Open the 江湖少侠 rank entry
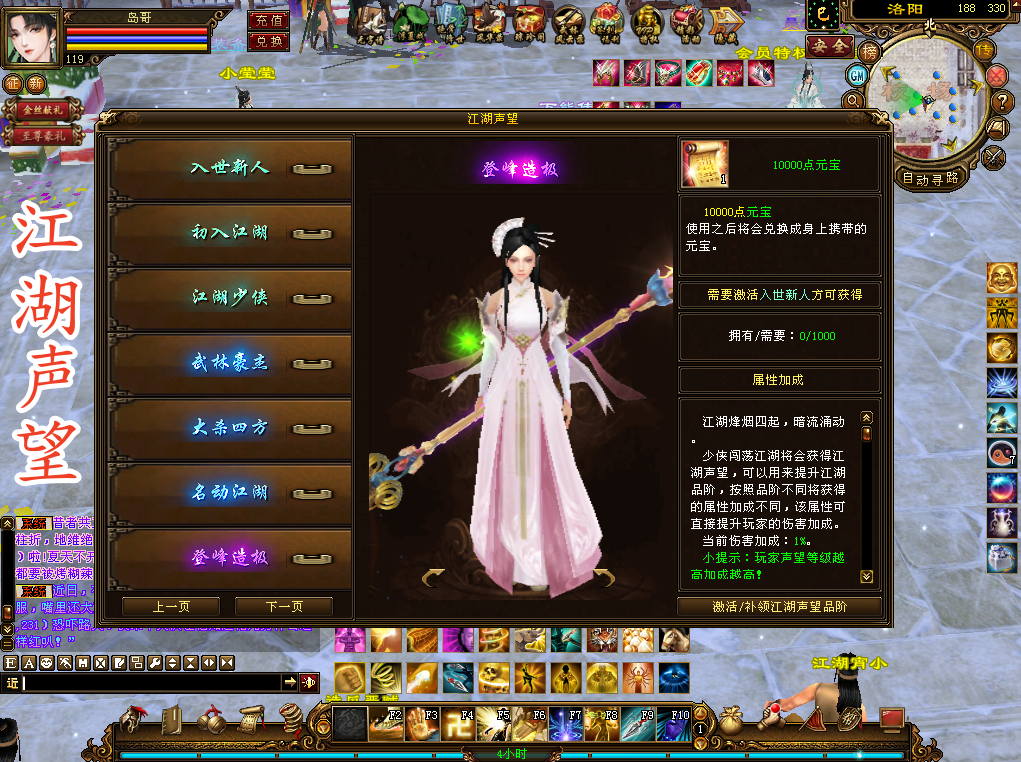Screen dimensions: 1021x762 (230, 298)
